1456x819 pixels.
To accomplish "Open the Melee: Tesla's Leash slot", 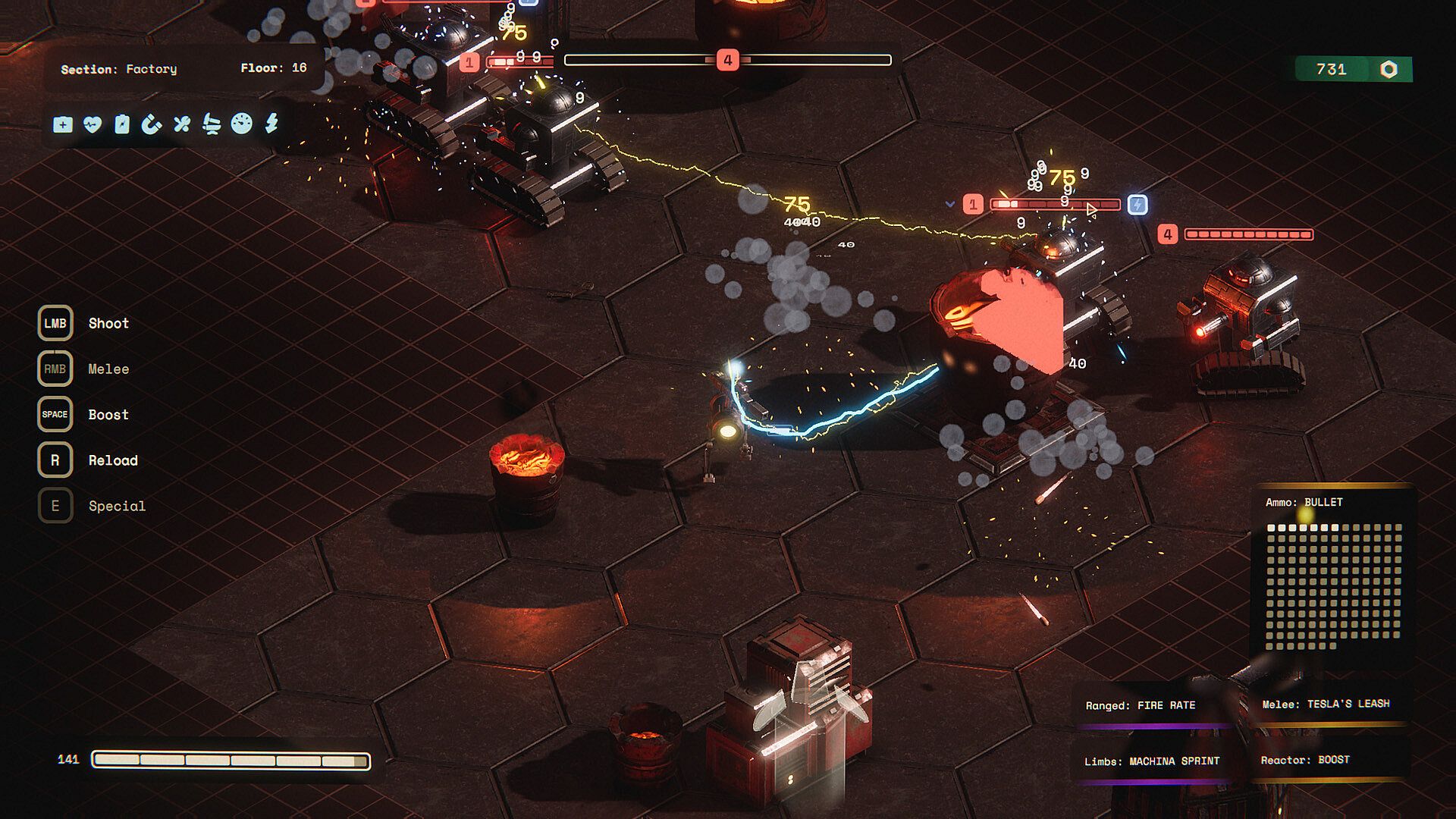I will coord(1326,704).
